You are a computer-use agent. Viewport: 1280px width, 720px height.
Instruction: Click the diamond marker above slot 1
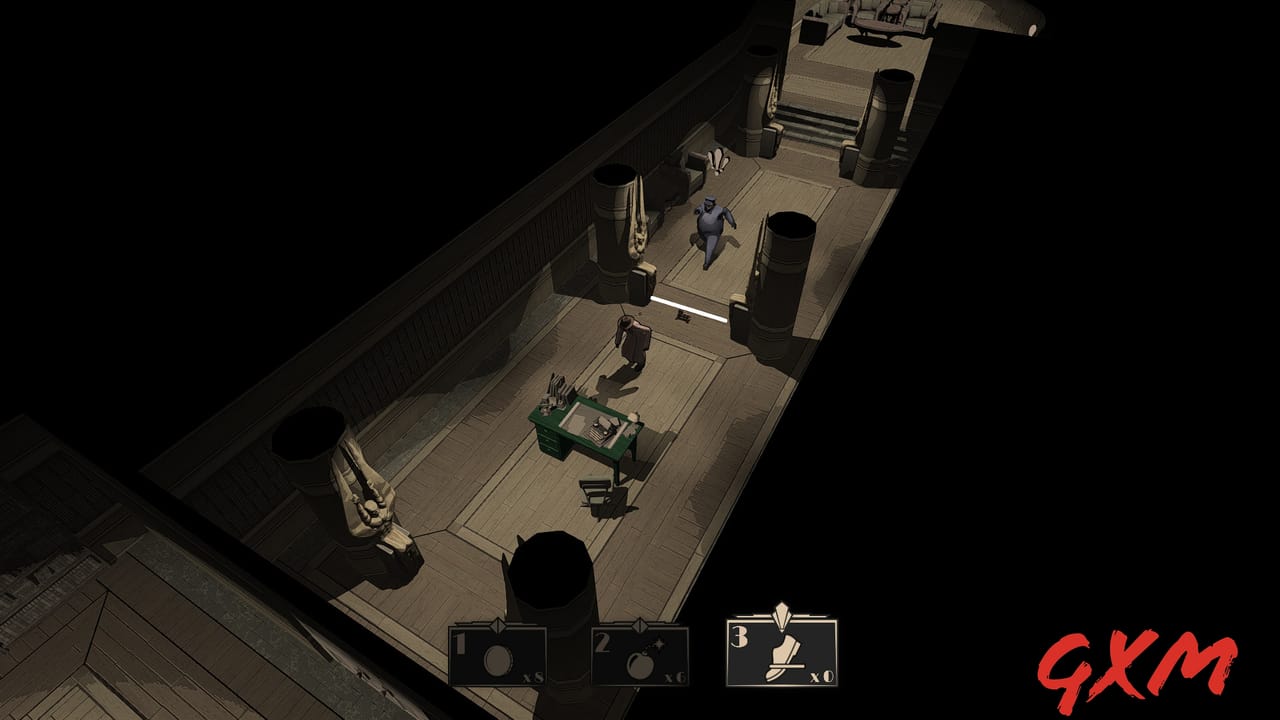tap(497, 625)
